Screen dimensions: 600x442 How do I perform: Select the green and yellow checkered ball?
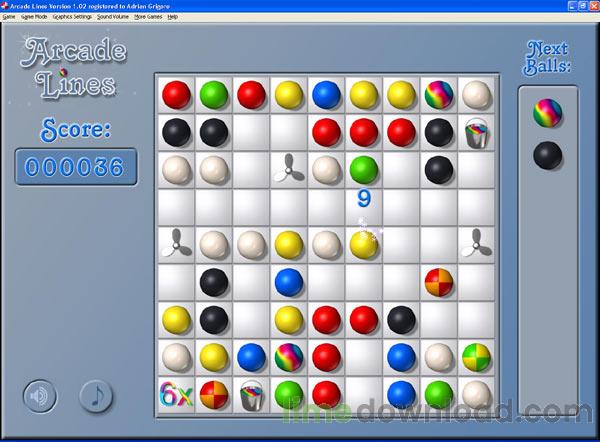[x=475, y=356]
